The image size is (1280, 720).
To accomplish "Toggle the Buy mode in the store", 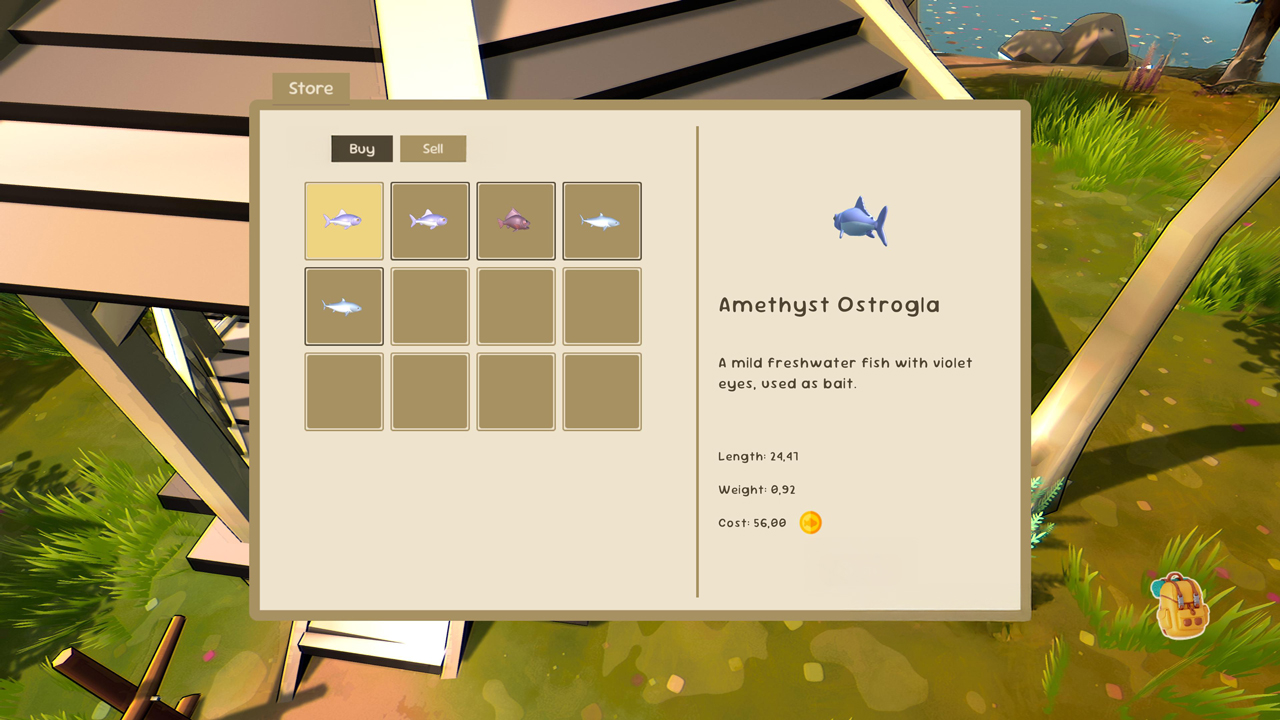I will tap(361, 148).
